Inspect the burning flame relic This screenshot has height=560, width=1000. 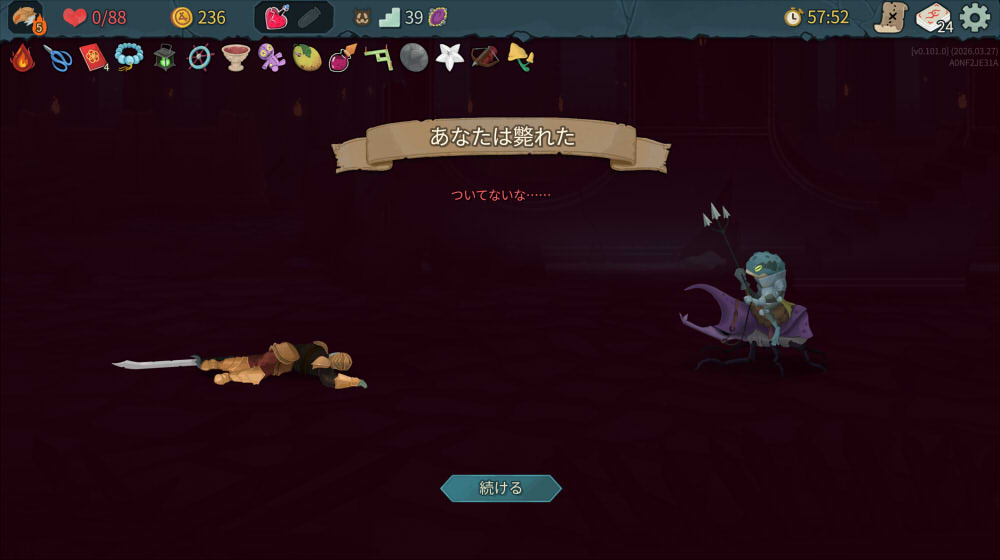pyautogui.click(x=22, y=58)
